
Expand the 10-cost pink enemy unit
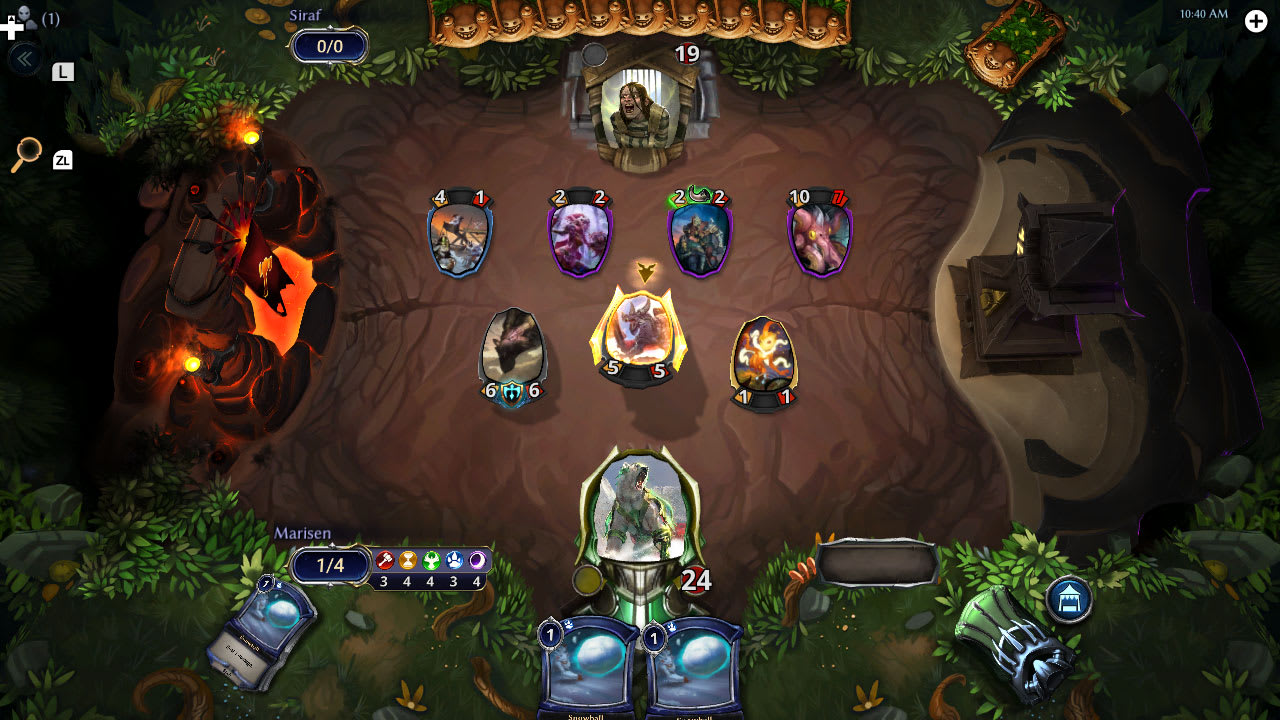[820, 235]
